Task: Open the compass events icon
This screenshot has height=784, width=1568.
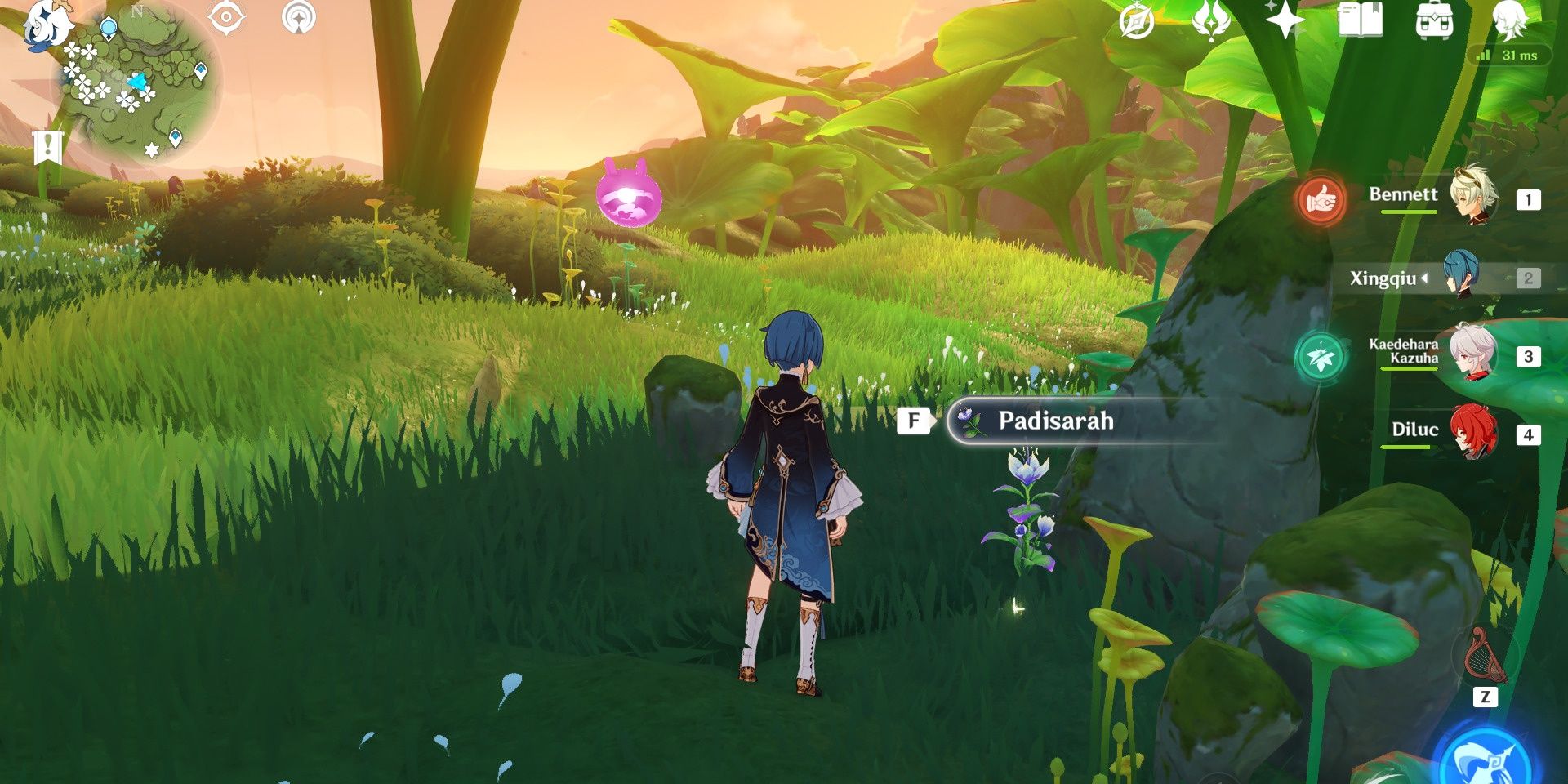Action: click(1136, 21)
